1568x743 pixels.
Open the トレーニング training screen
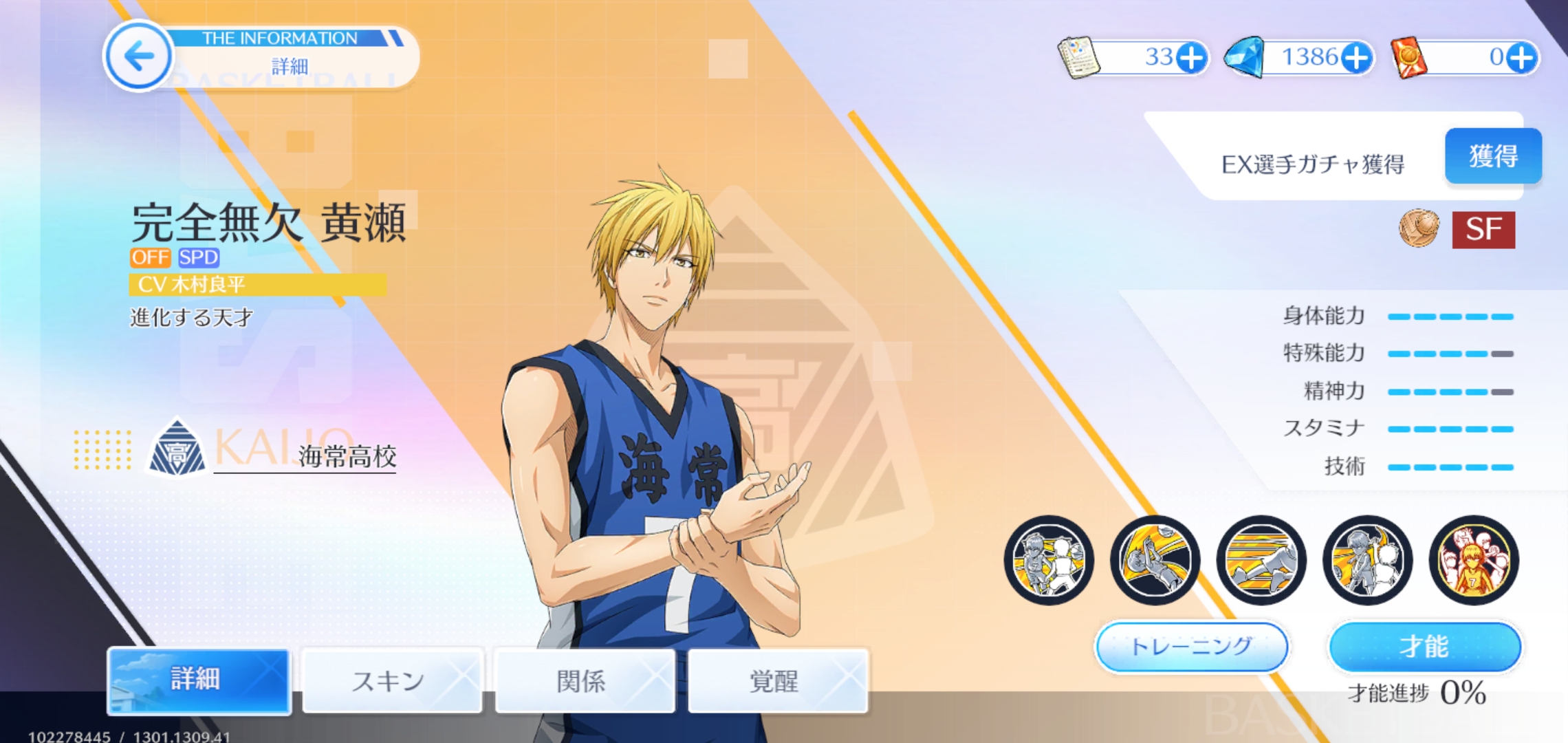(x=1191, y=647)
